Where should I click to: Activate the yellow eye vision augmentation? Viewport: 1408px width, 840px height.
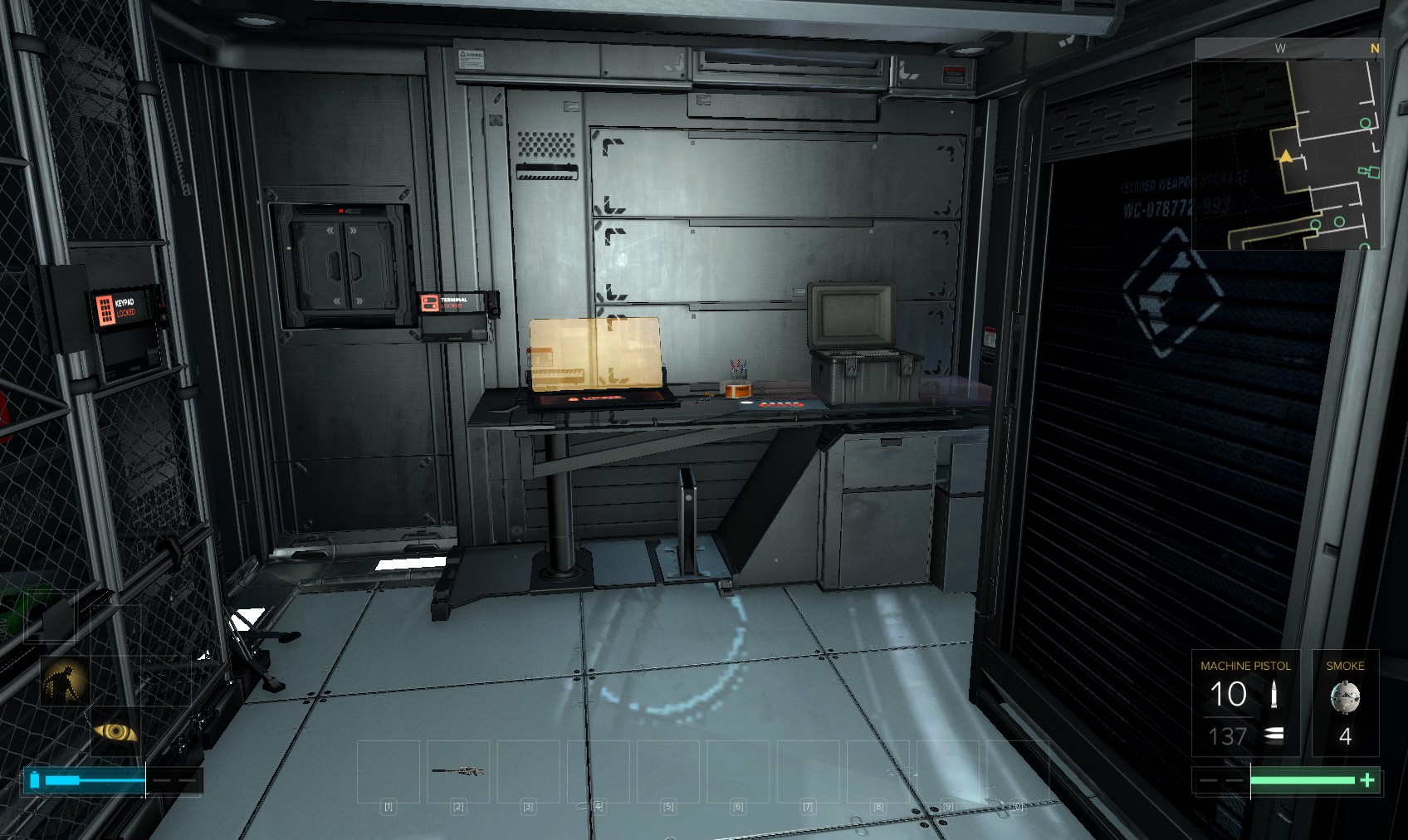click(x=115, y=731)
